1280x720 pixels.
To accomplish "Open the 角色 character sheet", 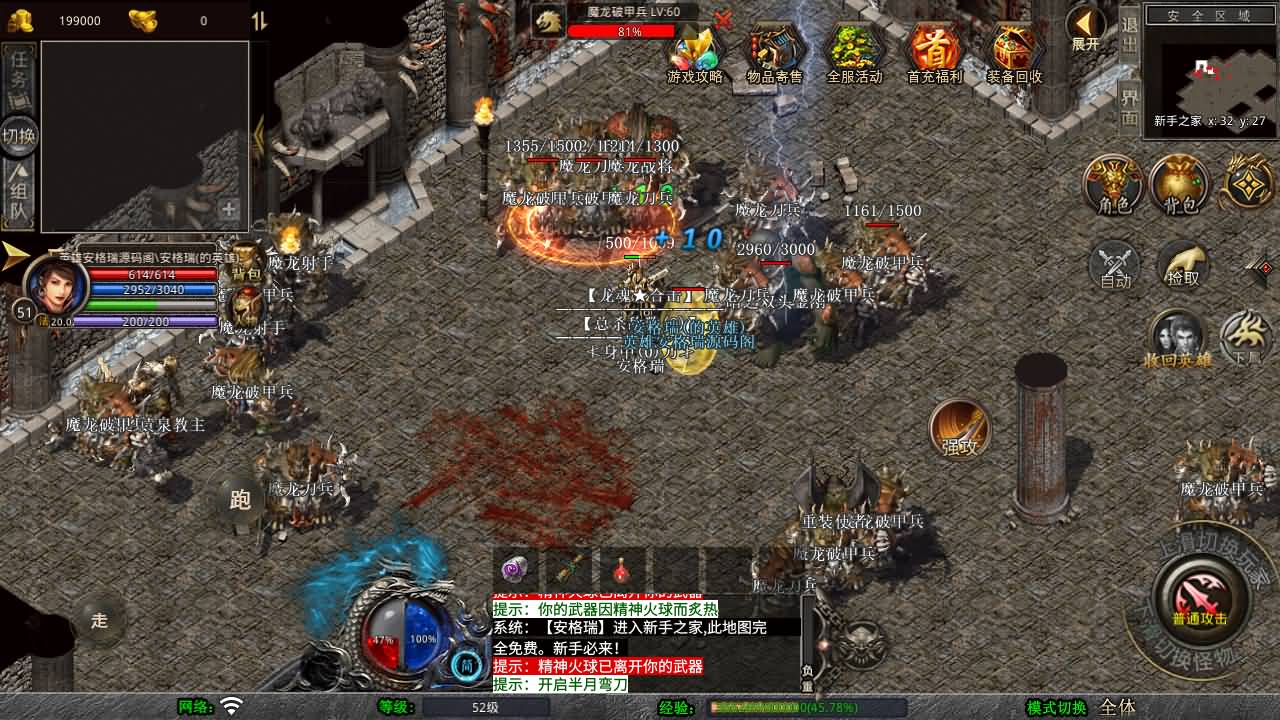I will [x=1114, y=185].
